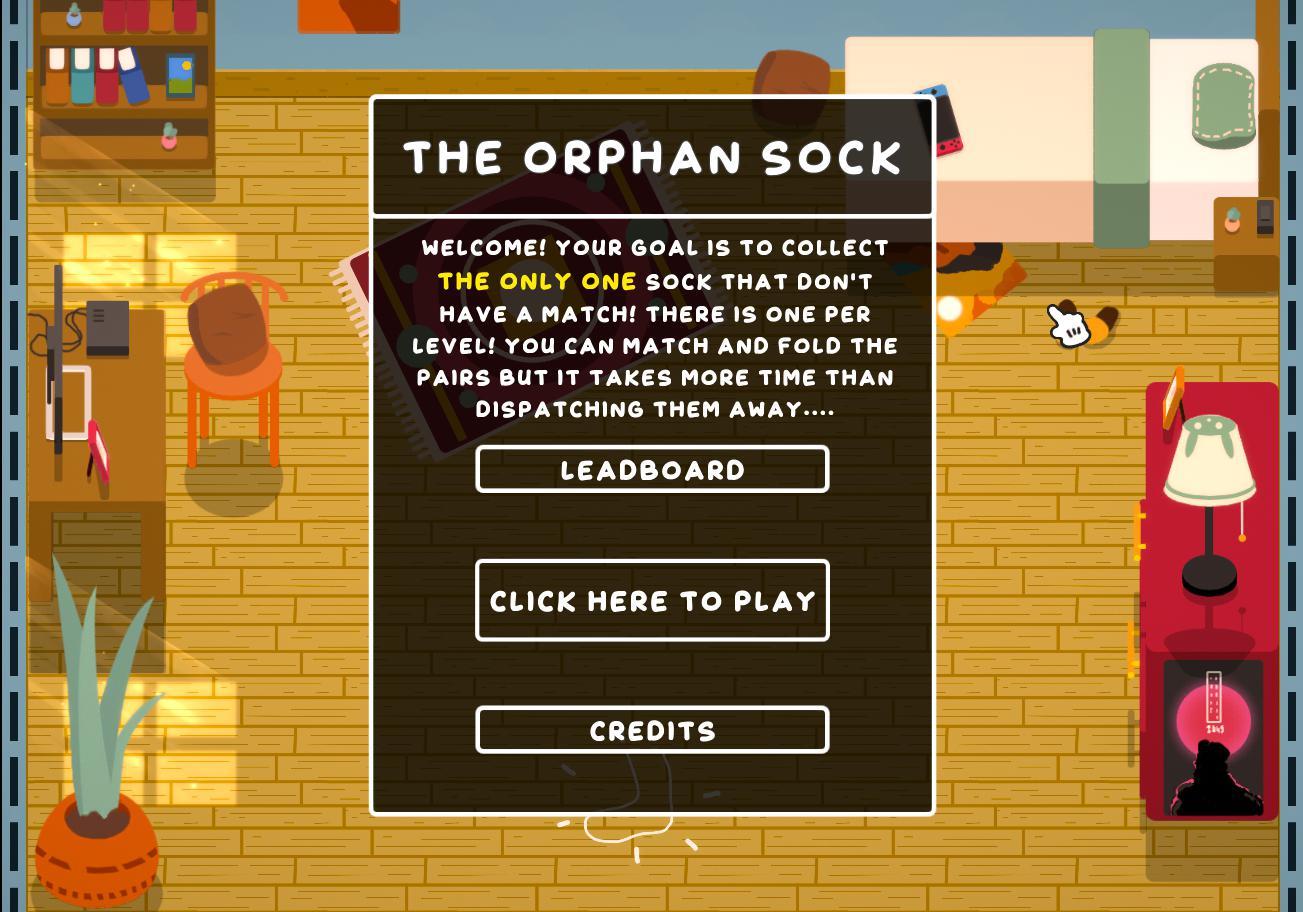Click the orange chair near the desk
This screenshot has width=1303, height=912.
pos(233,360)
